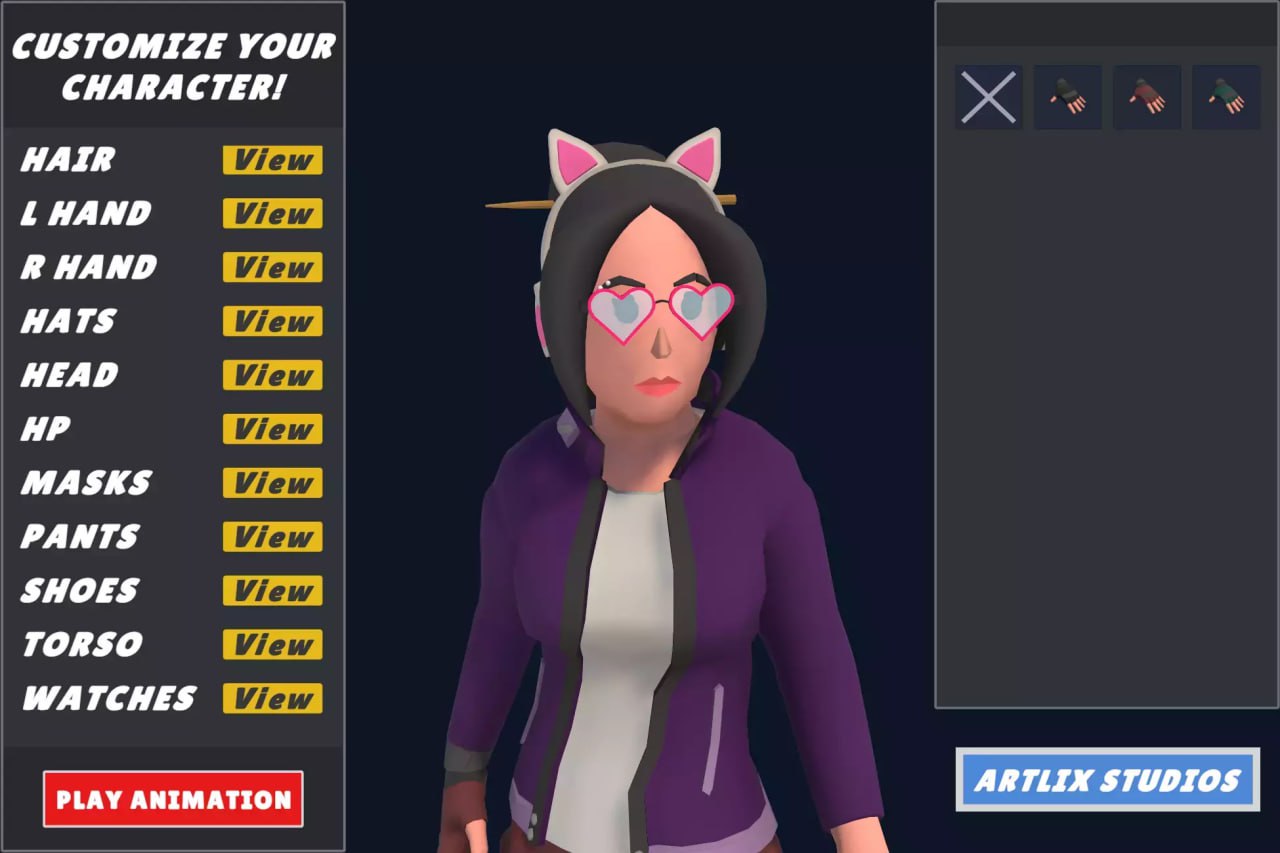
Task: Open the Torso item list
Action: [x=271, y=645]
